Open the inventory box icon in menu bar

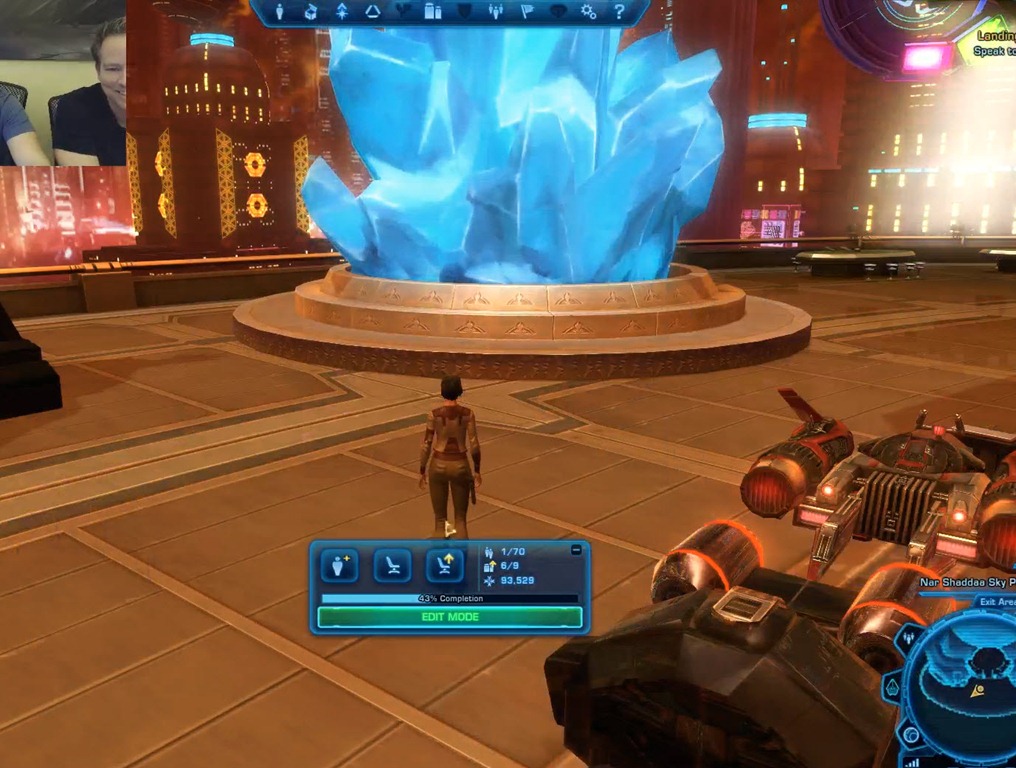(x=310, y=12)
